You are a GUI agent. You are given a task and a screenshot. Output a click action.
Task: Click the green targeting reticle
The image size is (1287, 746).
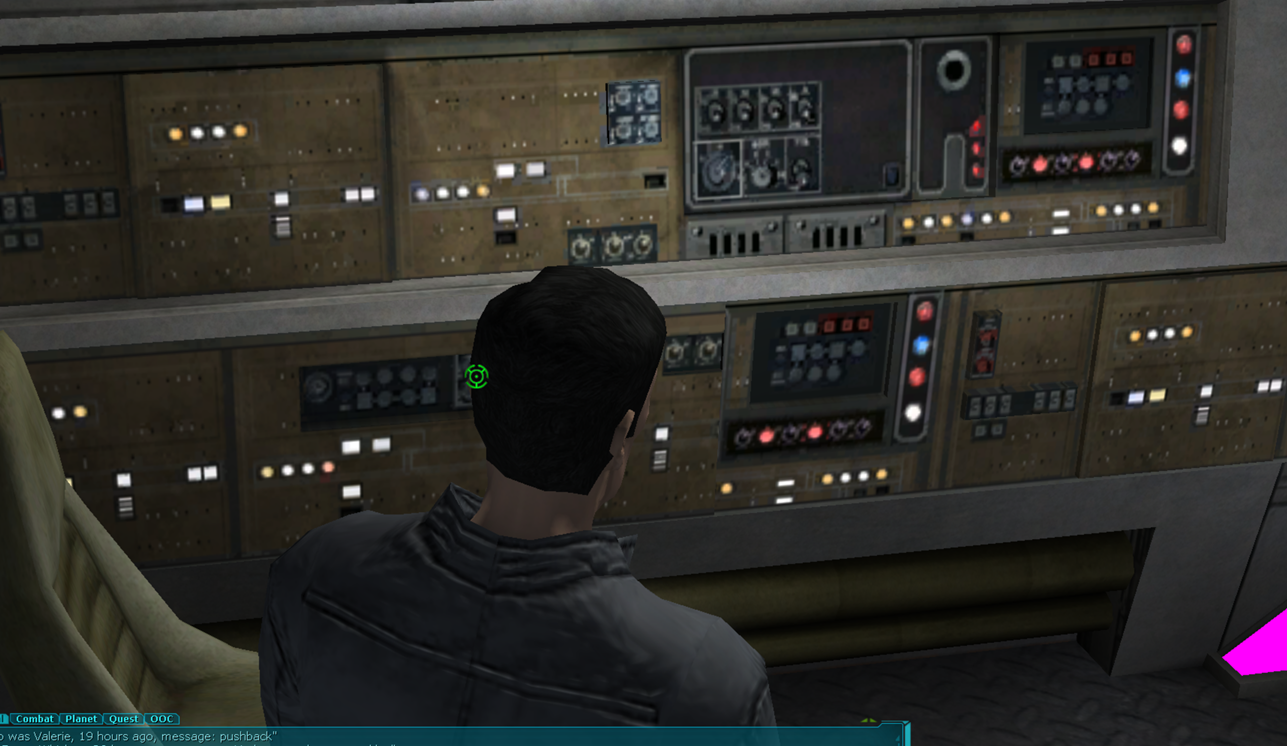(477, 377)
